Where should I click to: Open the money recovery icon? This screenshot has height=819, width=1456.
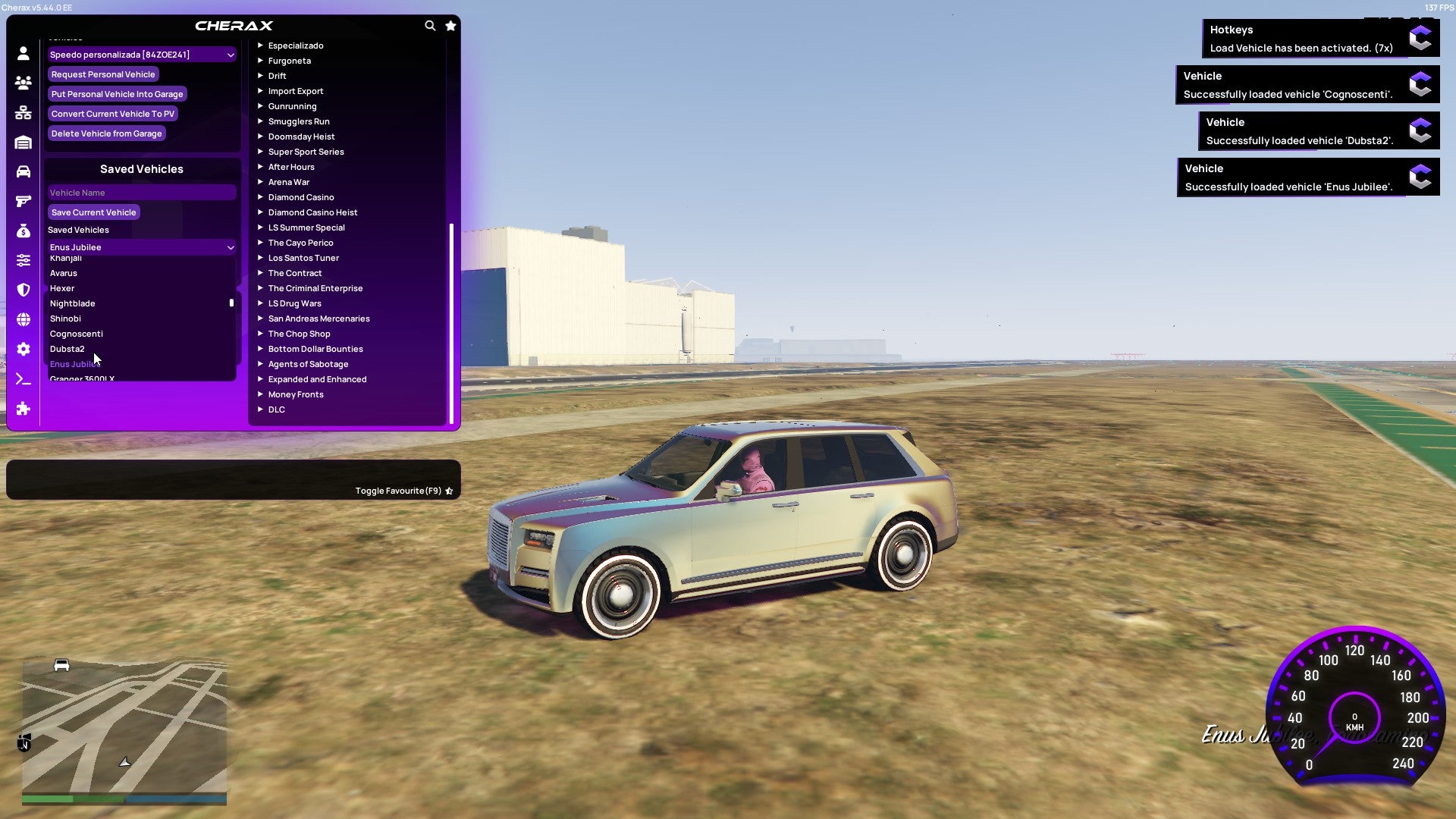pyautogui.click(x=24, y=229)
